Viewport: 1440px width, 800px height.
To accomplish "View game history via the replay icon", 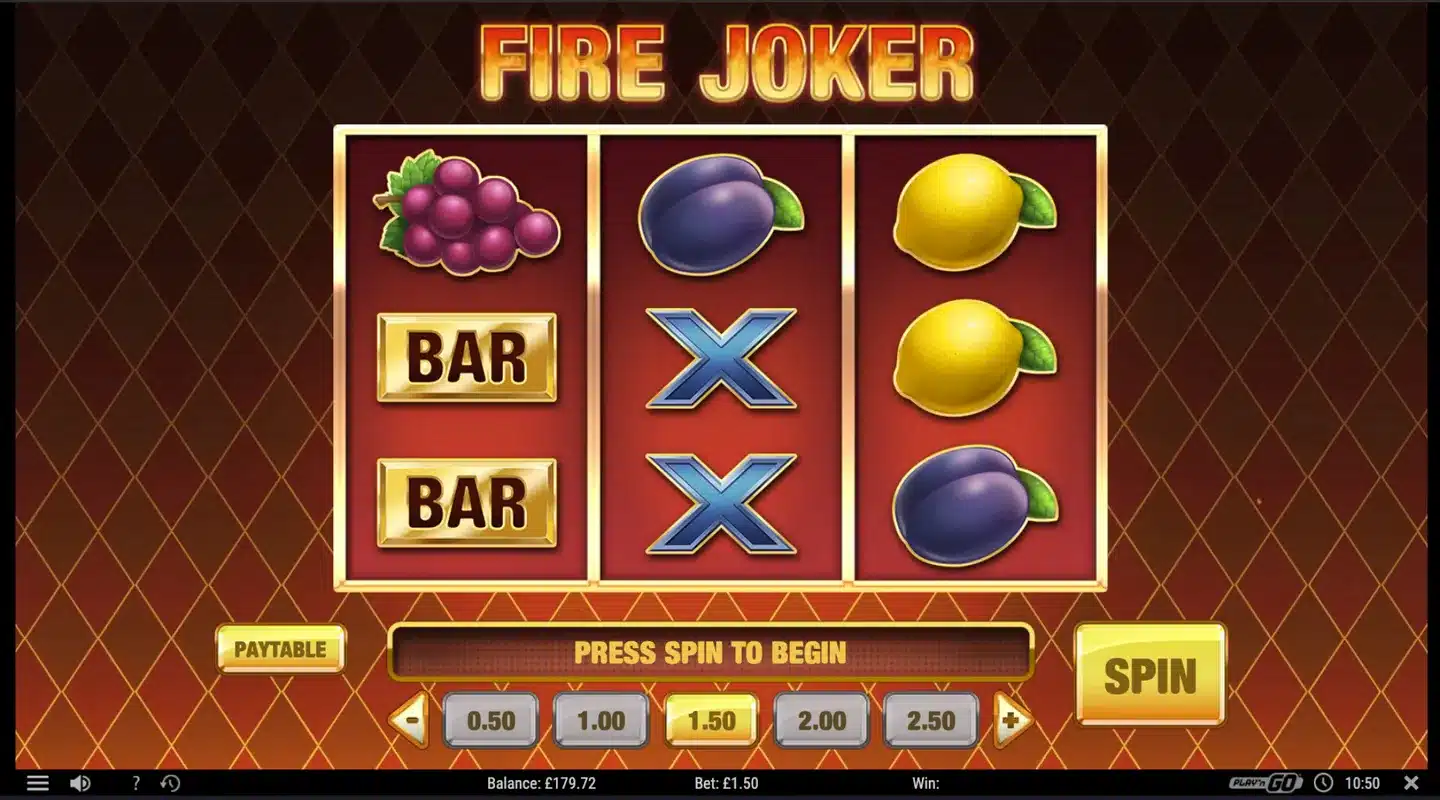I will click(x=170, y=783).
